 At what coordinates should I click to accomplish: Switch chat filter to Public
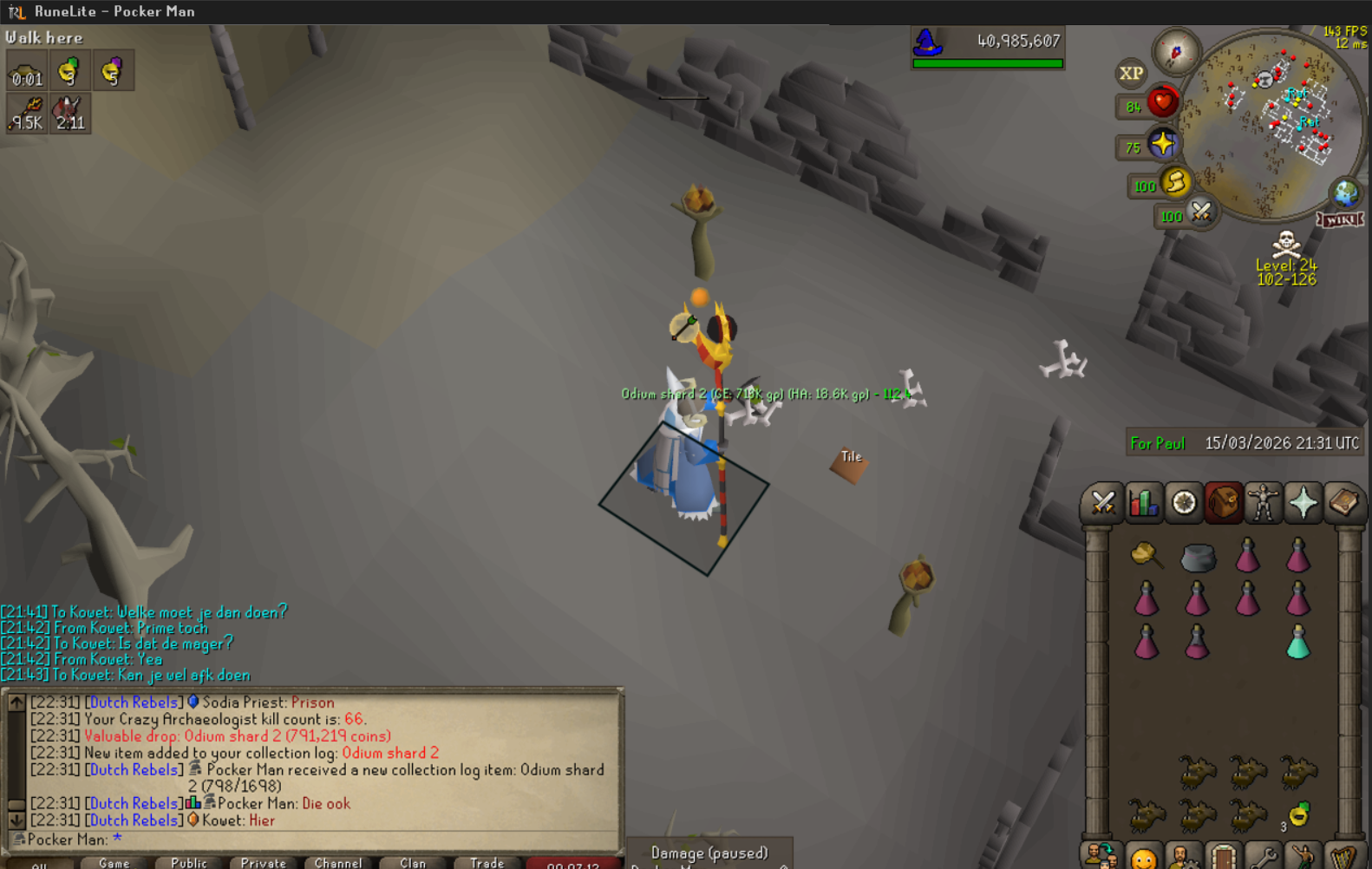[x=189, y=862]
